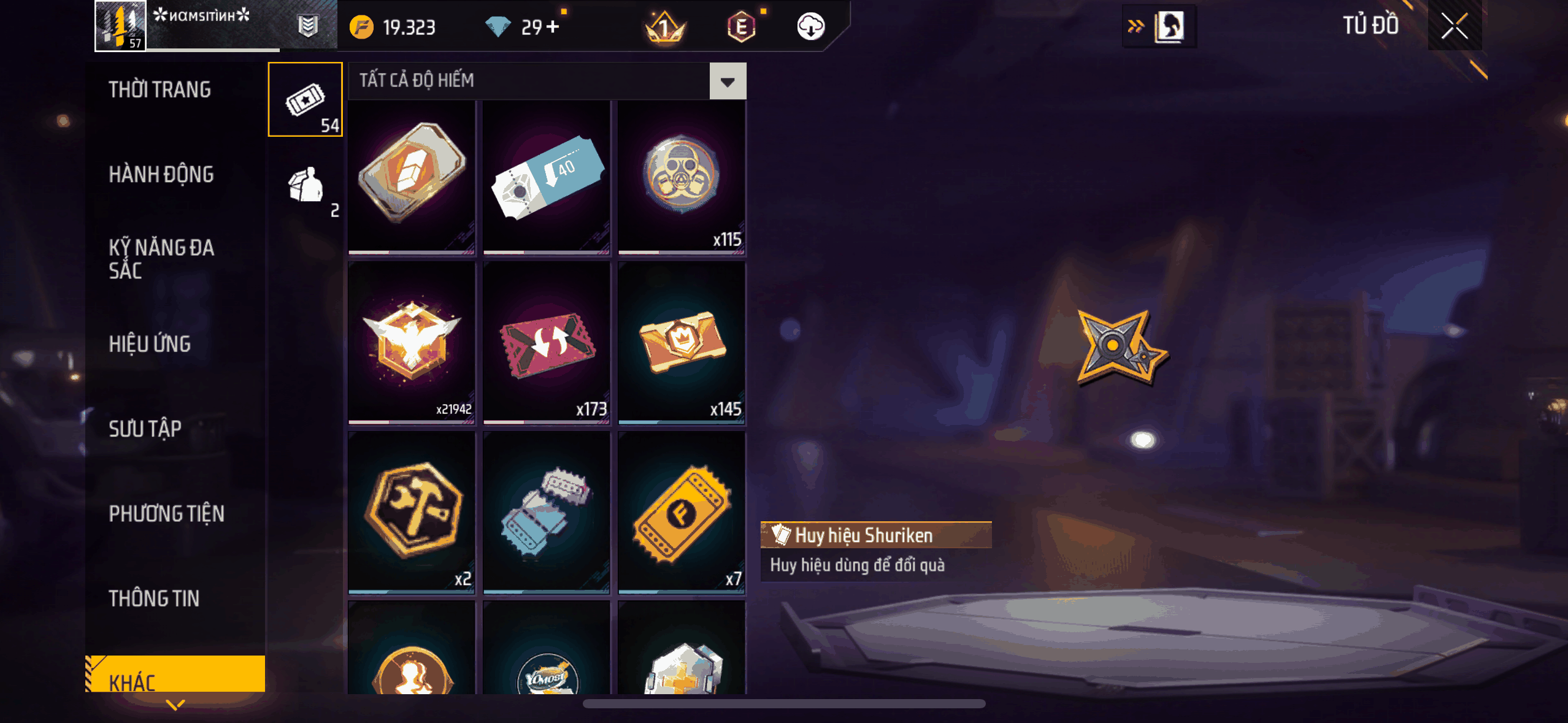The height and width of the screenshot is (723, 1568).
Task: Open the box sub-tab with 2 items
Action: click(x=306, y=186)
